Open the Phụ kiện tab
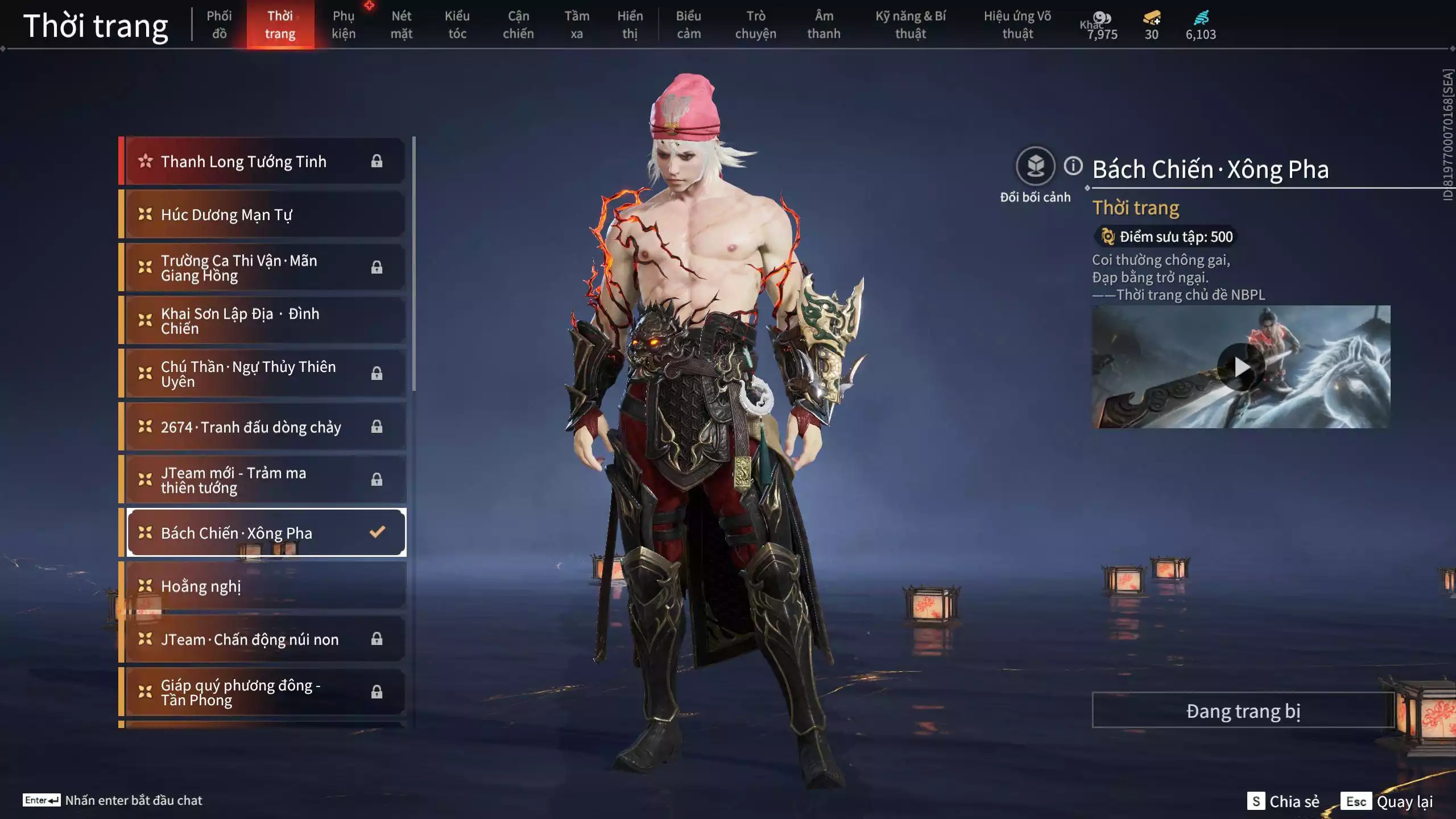 coord(344,24)
